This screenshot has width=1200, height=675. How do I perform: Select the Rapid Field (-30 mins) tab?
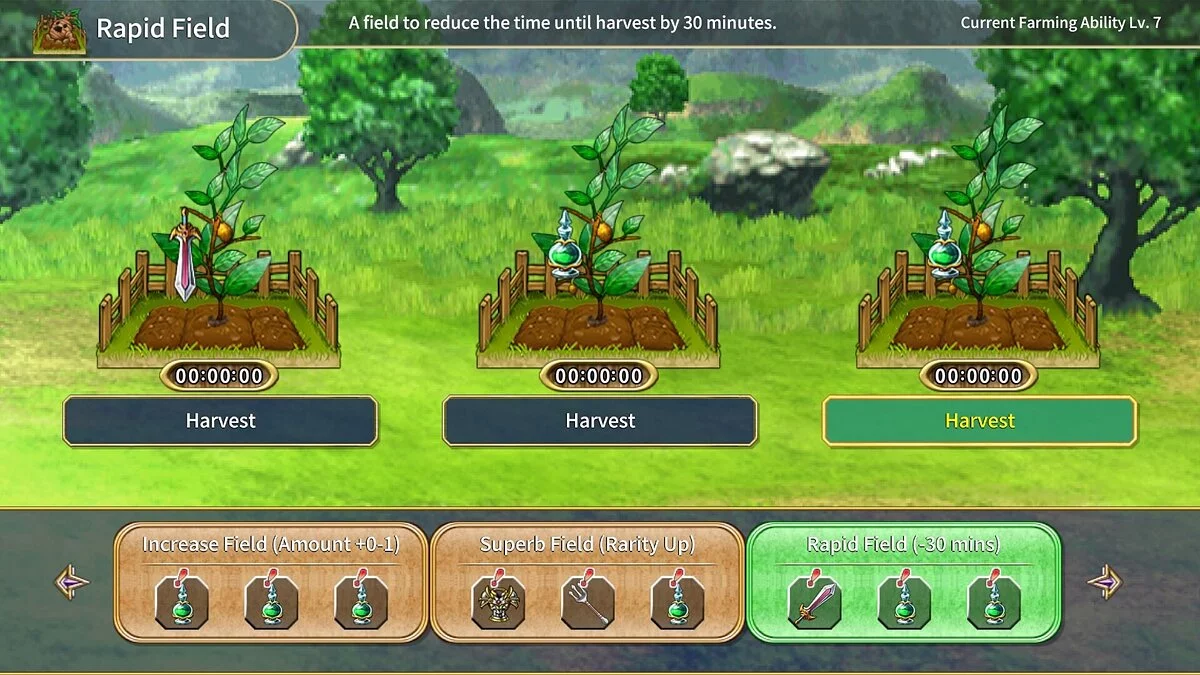point(903,545)
